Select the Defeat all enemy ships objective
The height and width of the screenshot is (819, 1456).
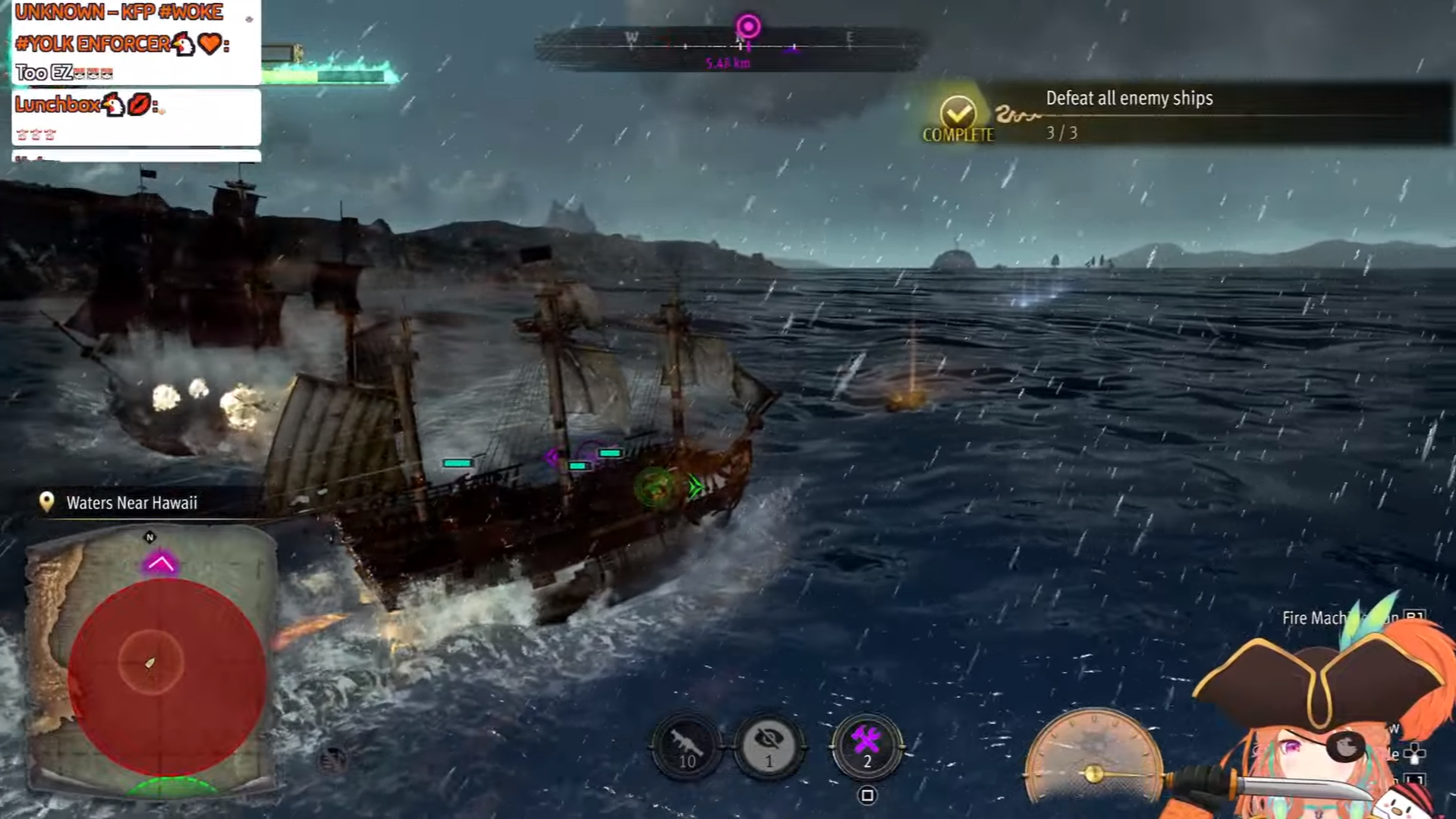click(1128, 99)
